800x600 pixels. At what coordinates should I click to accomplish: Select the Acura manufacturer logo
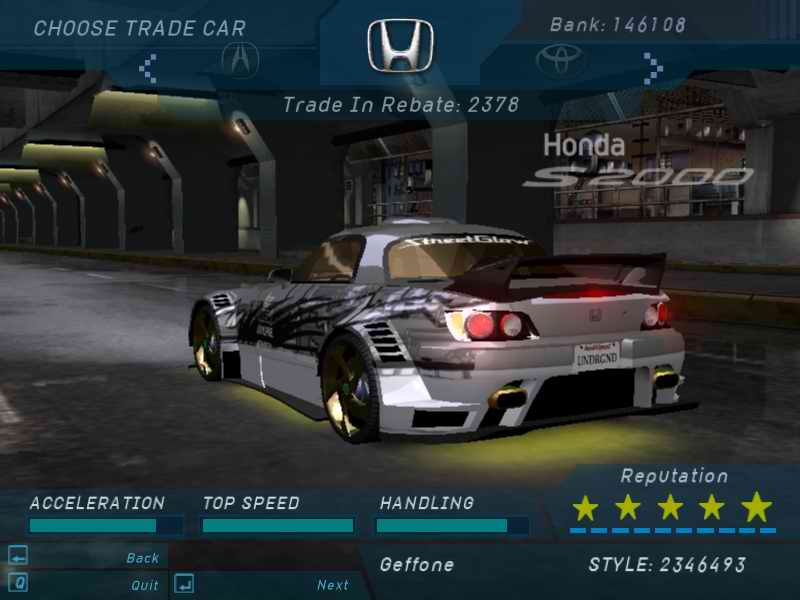(x=240, y=62)
